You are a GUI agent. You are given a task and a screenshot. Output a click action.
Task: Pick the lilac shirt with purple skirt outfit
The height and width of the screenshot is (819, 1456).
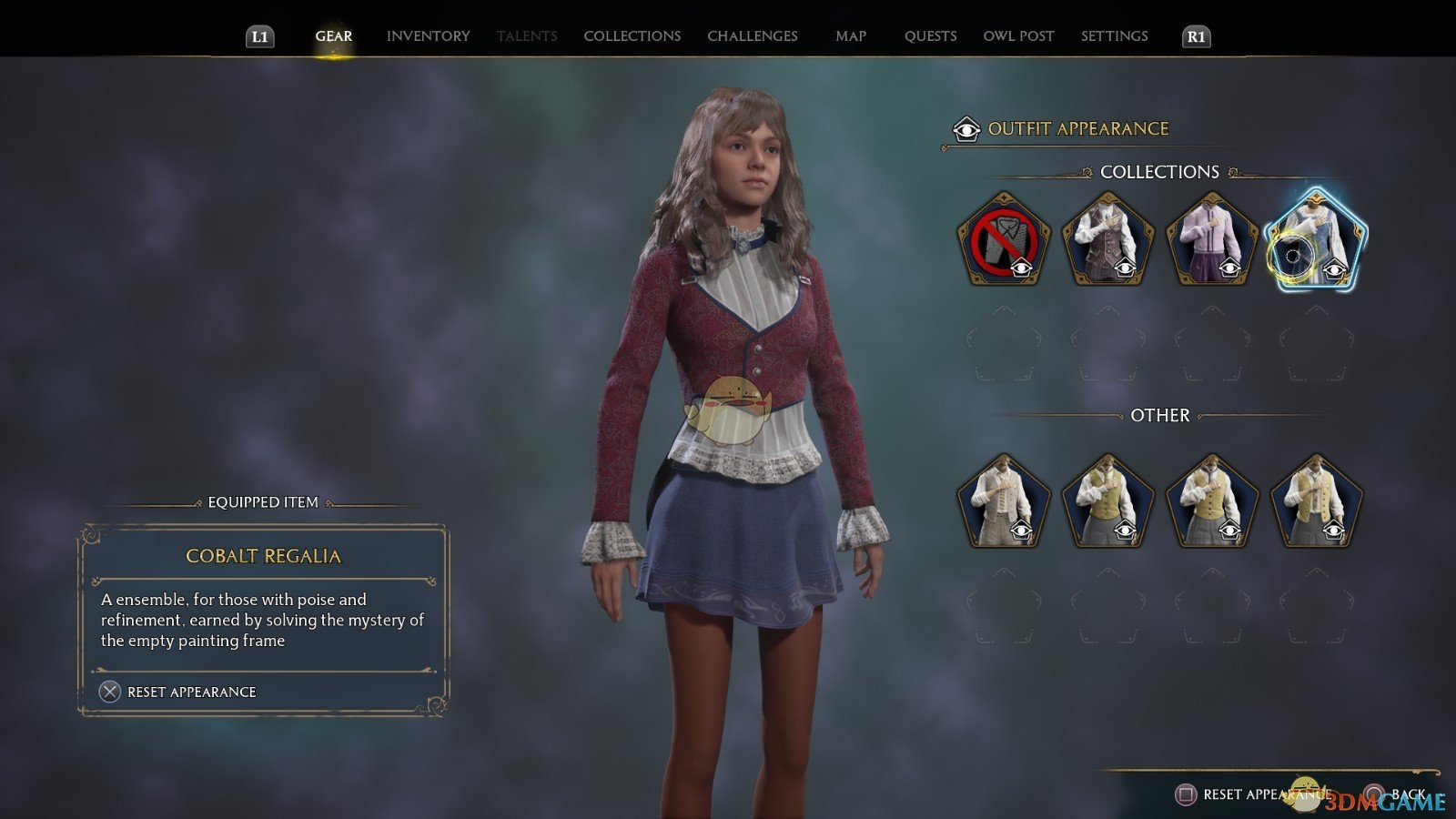point(1211,240)
